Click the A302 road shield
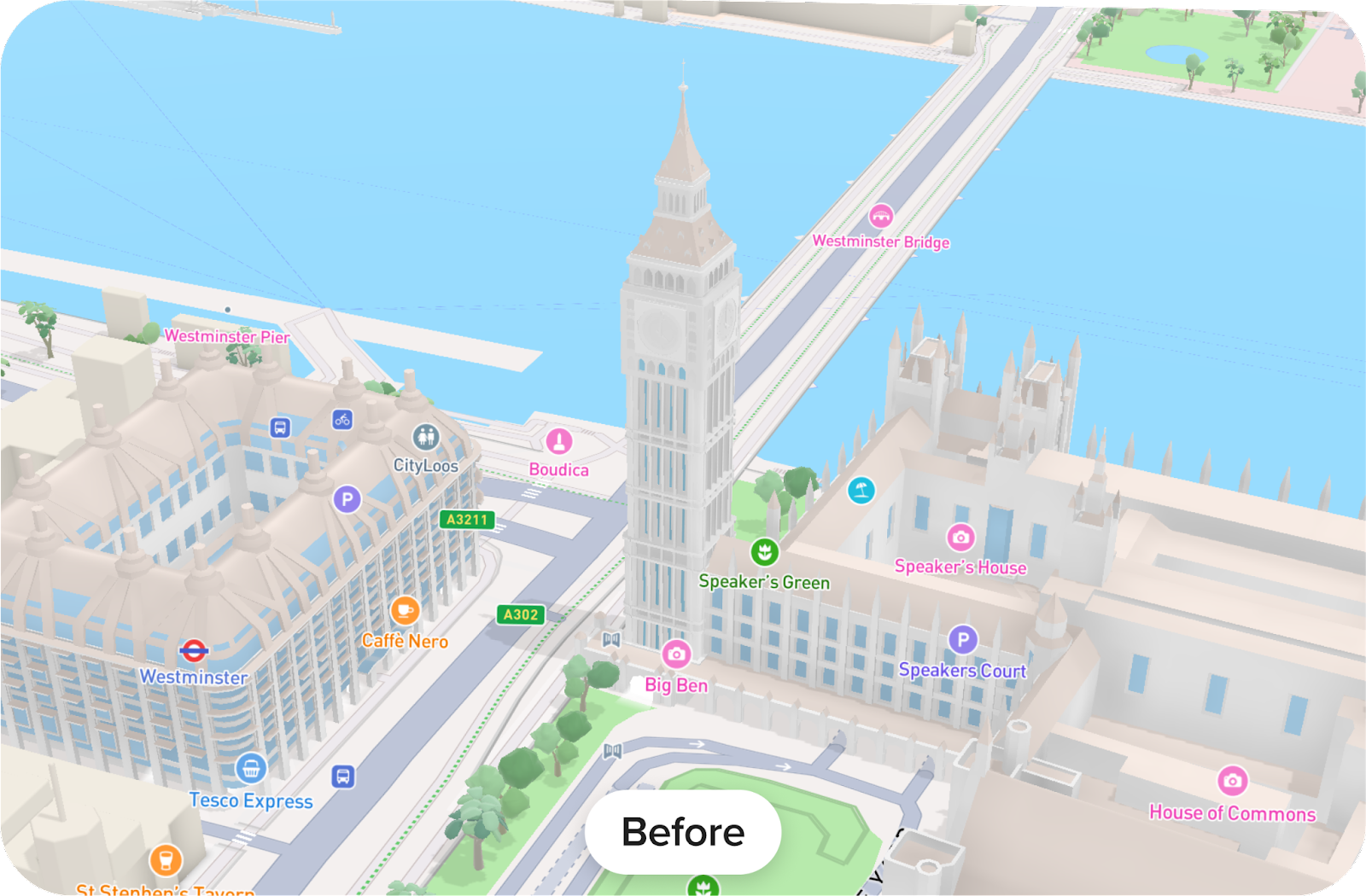 click(x=522, y=613)
